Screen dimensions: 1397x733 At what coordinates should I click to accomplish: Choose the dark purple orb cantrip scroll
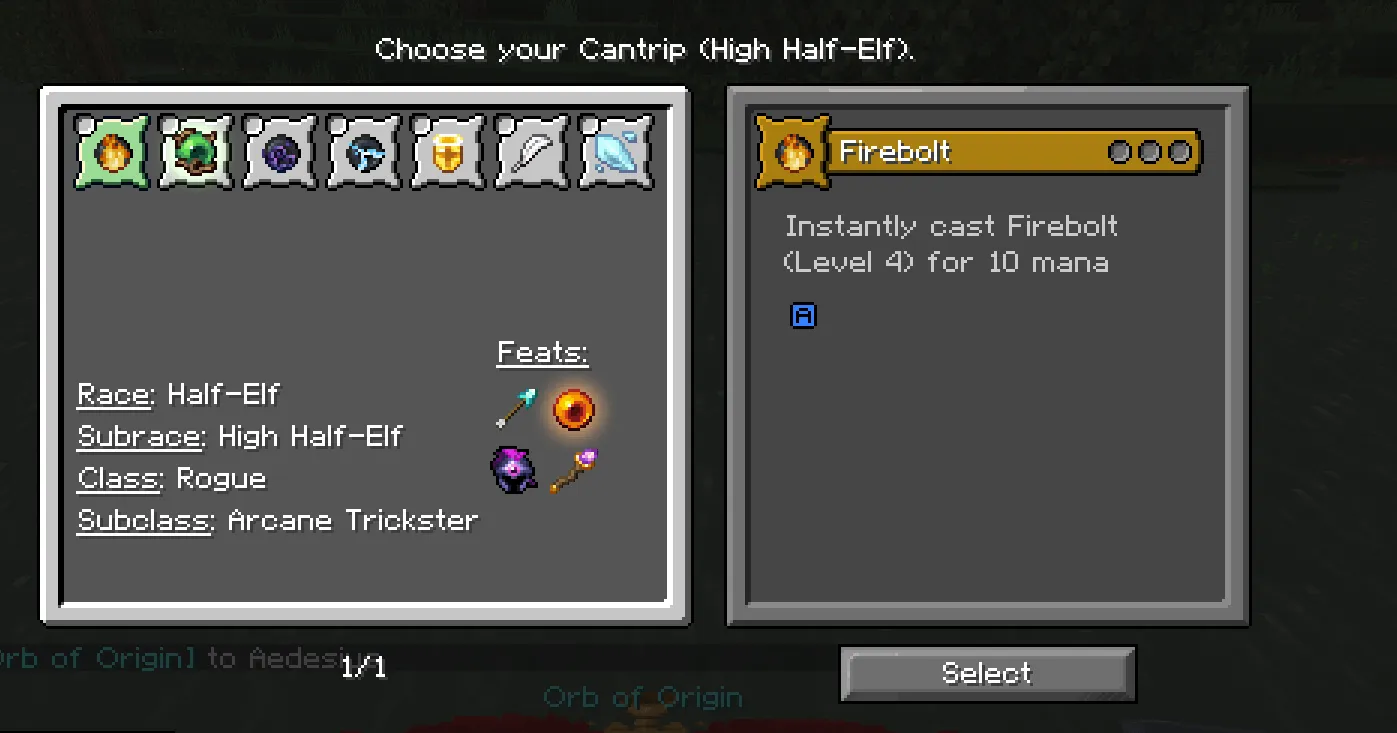(x=279, y=152)
